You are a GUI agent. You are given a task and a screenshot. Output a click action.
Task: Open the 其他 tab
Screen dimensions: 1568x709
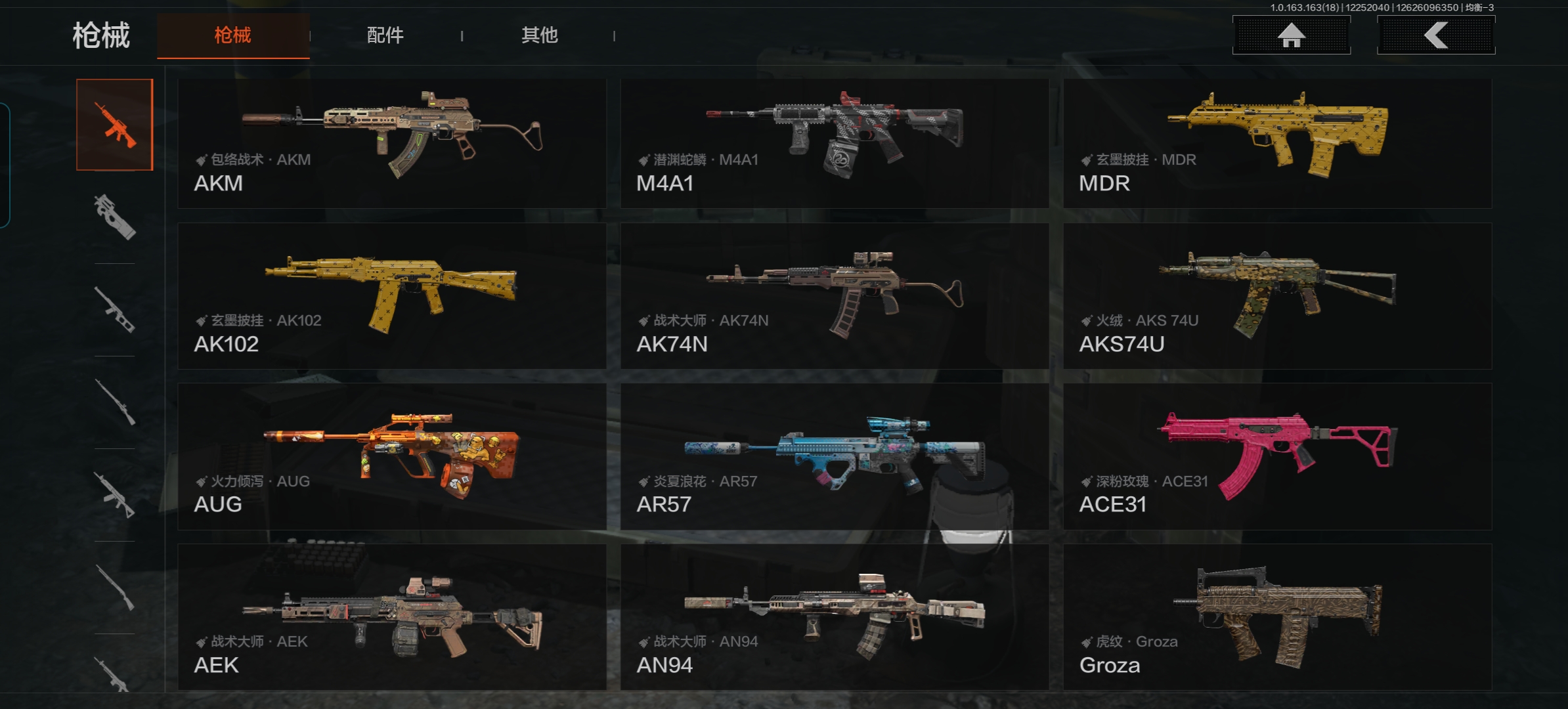(x=539, y=35)
